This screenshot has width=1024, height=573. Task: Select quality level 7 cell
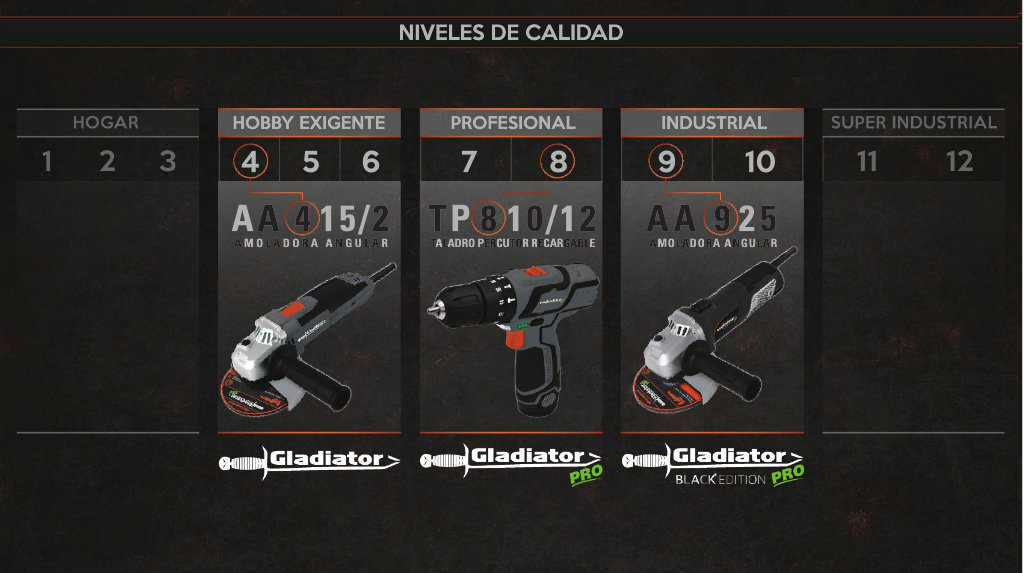(468, 161)
